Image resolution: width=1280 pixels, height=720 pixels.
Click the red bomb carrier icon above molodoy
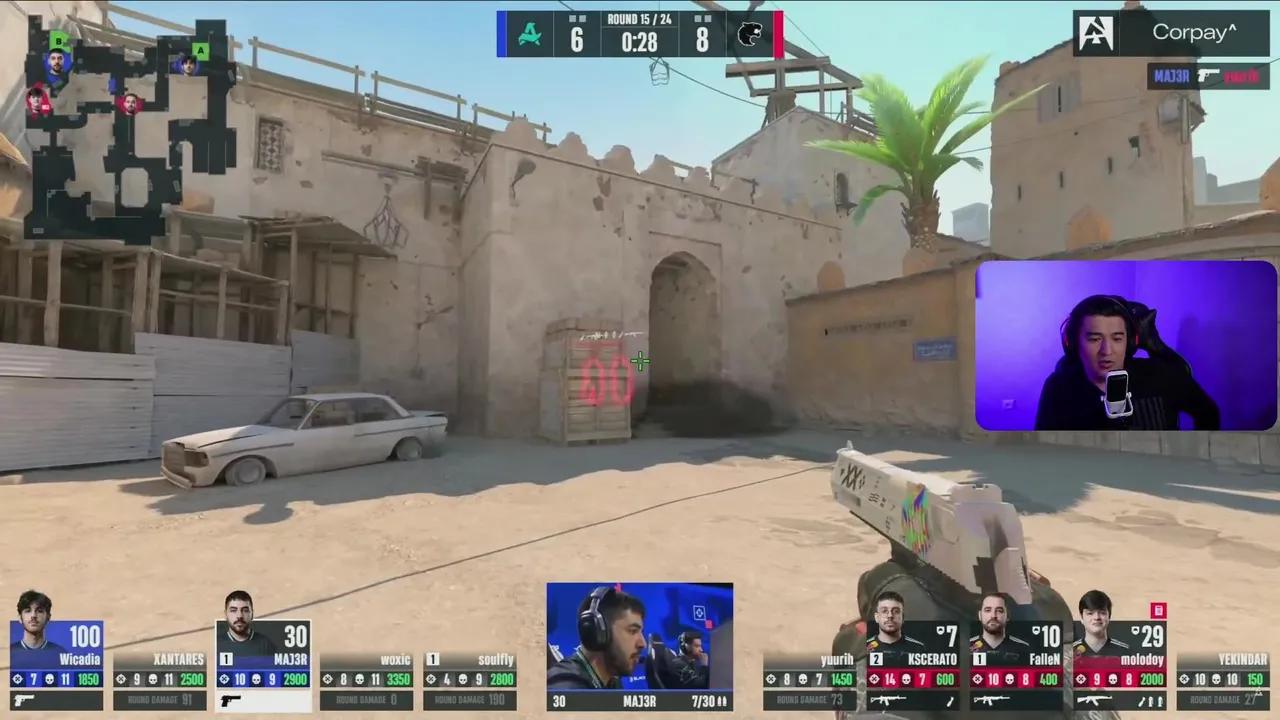pos(1158,610)
